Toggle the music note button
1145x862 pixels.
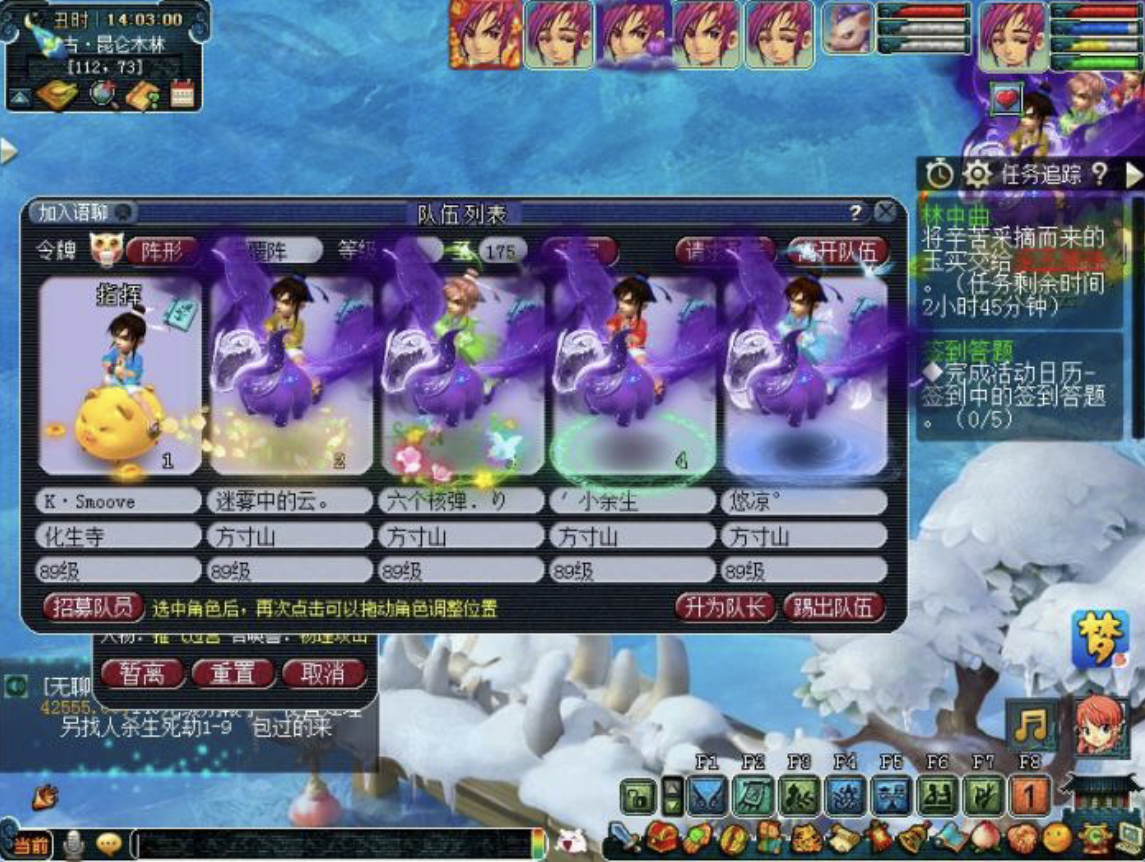[x=1030, y=725]
